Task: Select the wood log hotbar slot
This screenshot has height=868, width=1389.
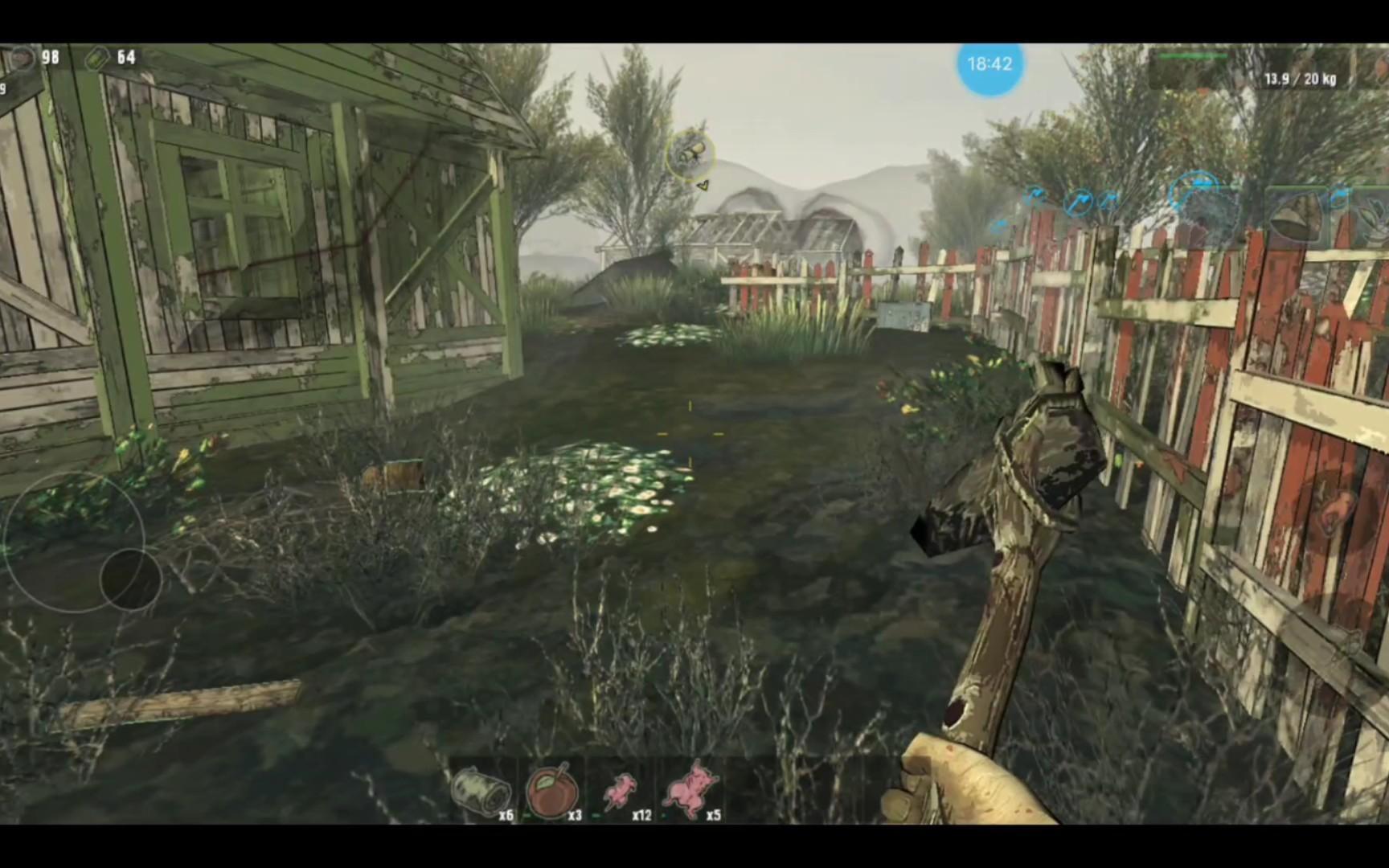Action: 481,790
